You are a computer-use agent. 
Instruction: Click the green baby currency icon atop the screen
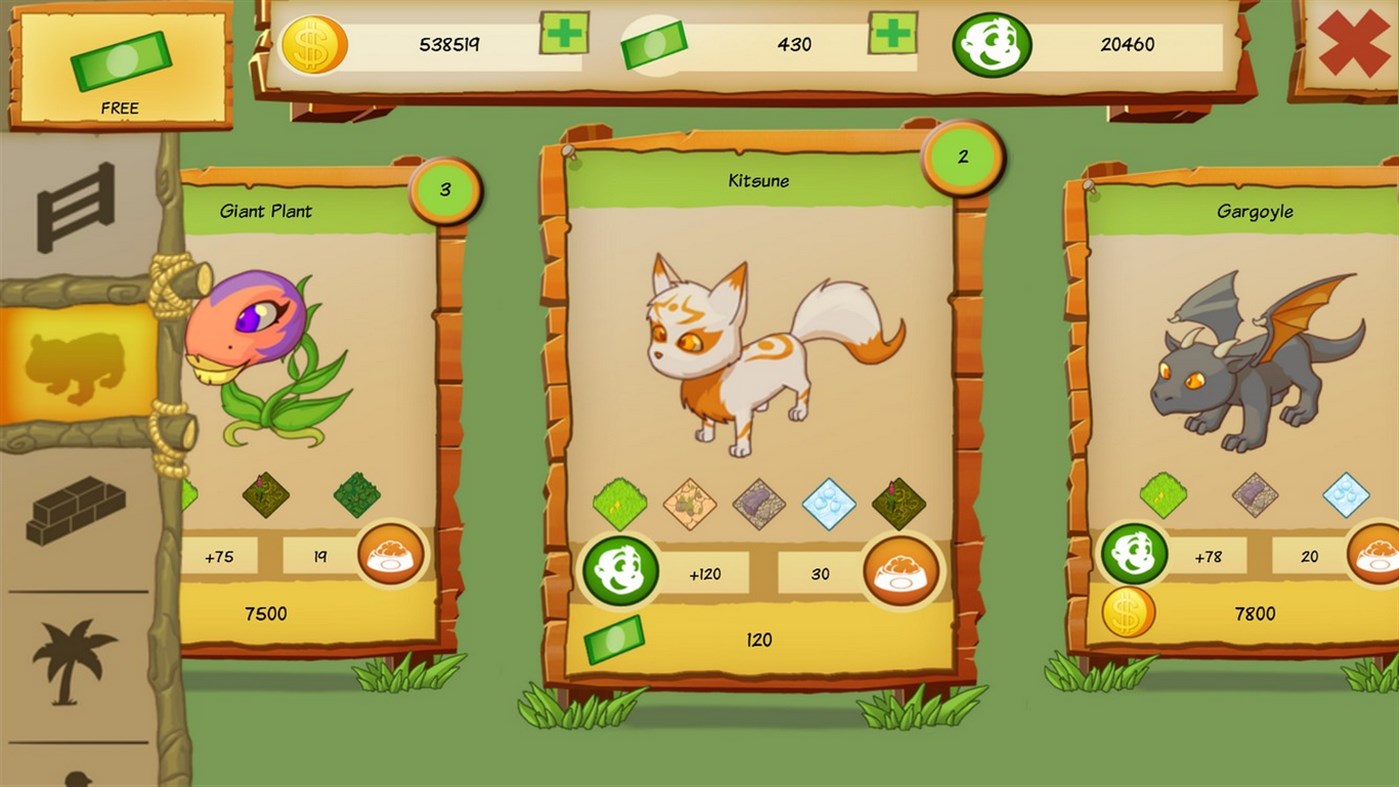991,44
